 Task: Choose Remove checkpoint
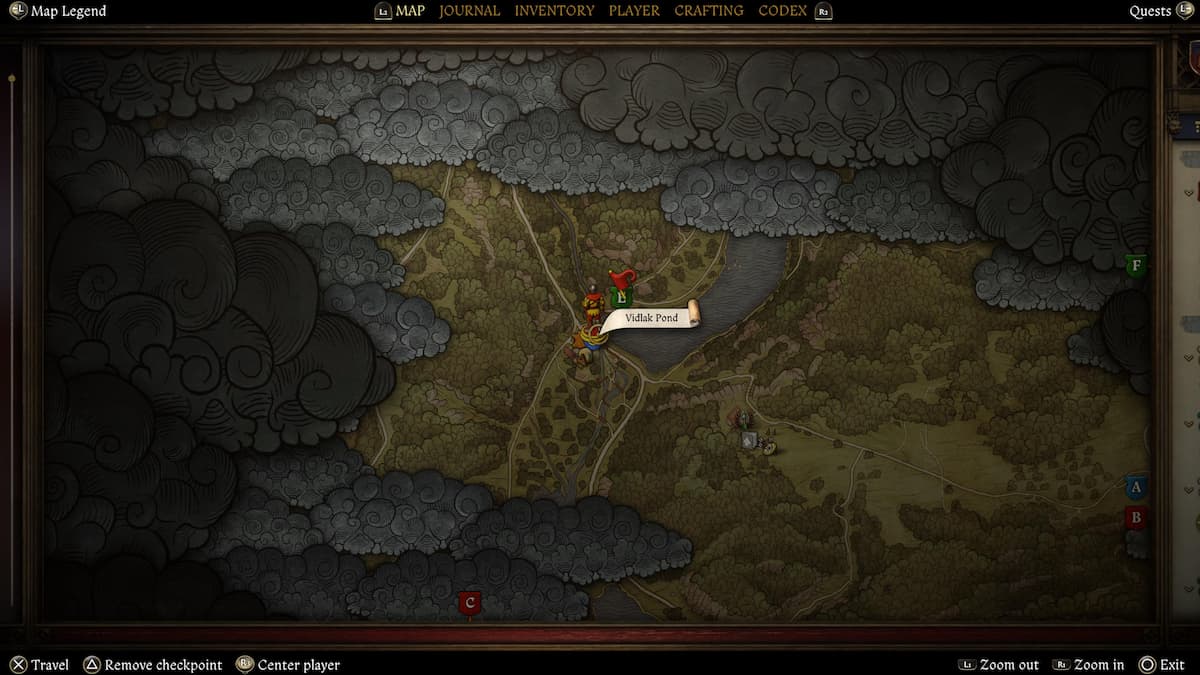[163, 665]
